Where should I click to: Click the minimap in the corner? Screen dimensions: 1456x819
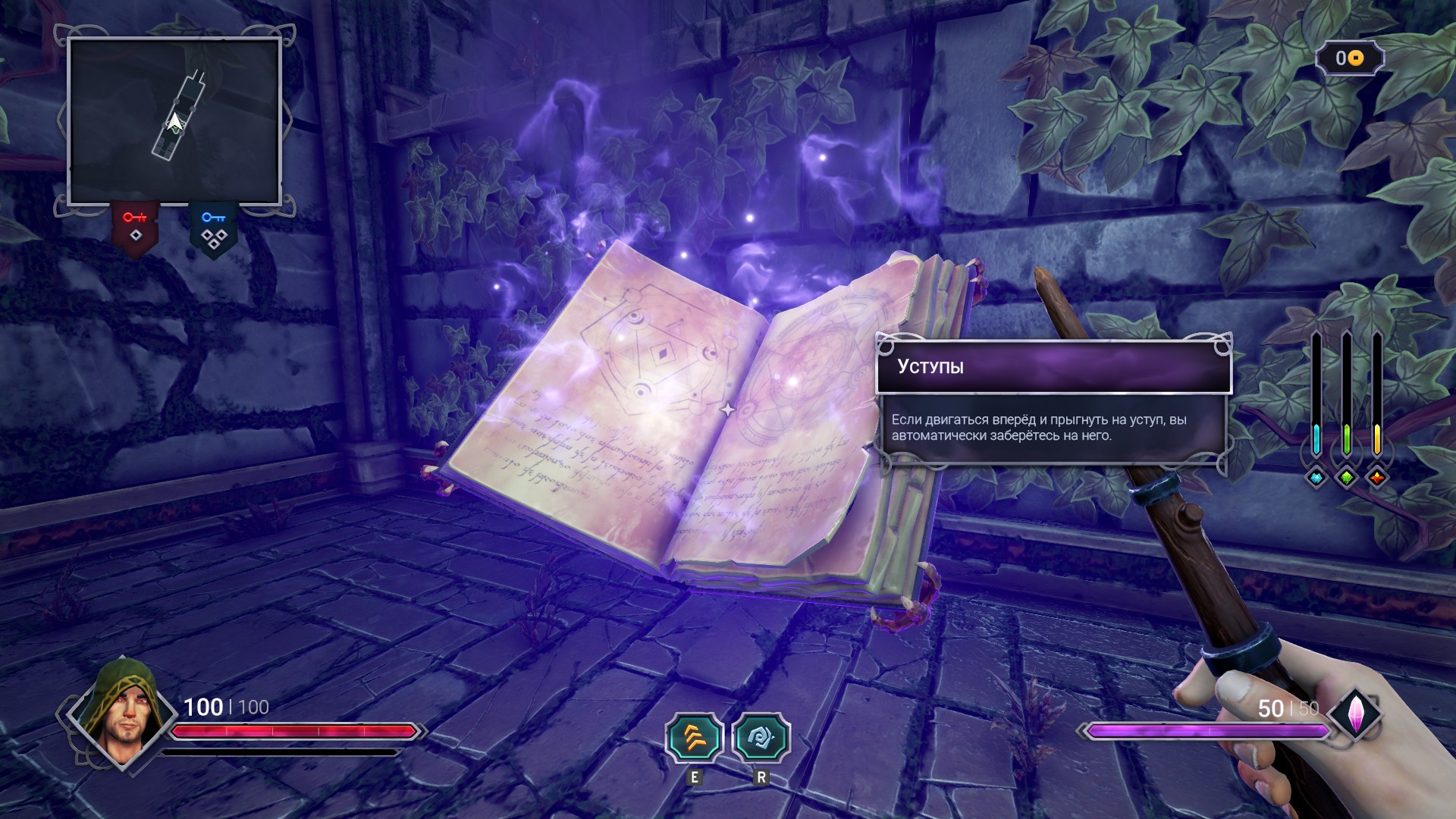coord(174,121)
